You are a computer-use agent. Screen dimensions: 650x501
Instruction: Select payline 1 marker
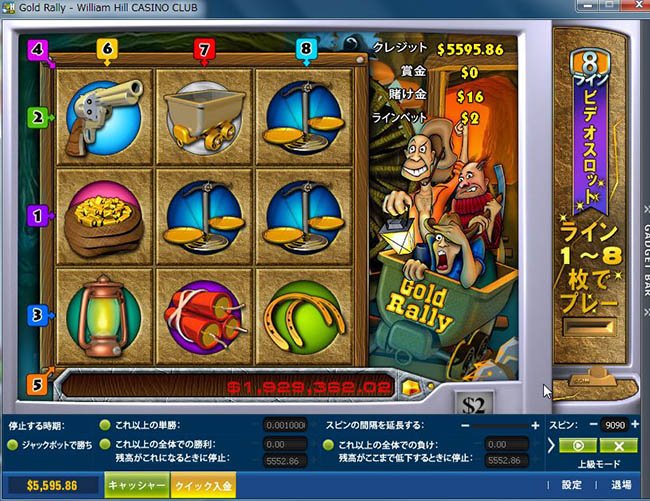(x=39, y=214)
